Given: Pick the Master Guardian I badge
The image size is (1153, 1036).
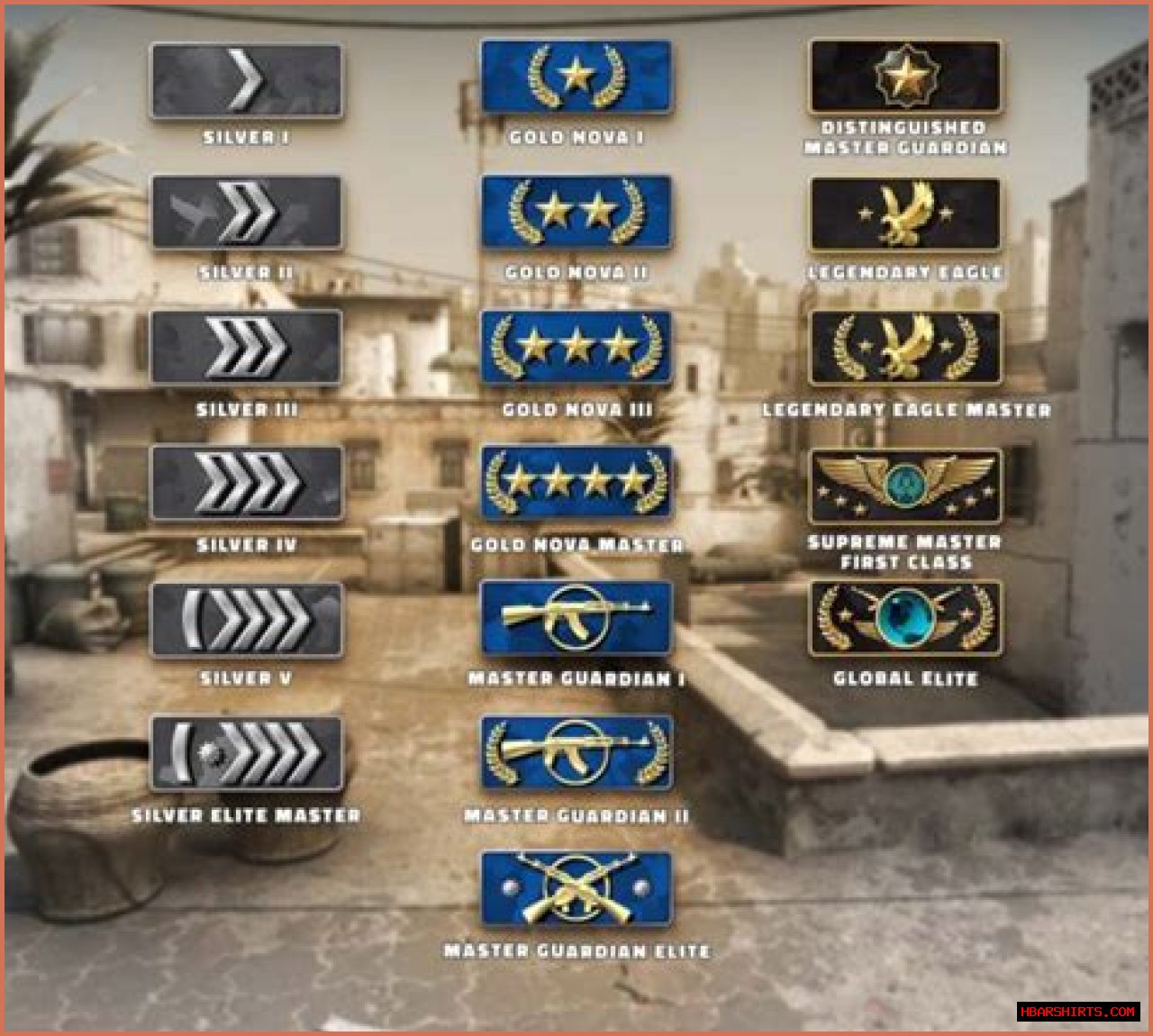Looking at the screenshot, I should point(576,618).
